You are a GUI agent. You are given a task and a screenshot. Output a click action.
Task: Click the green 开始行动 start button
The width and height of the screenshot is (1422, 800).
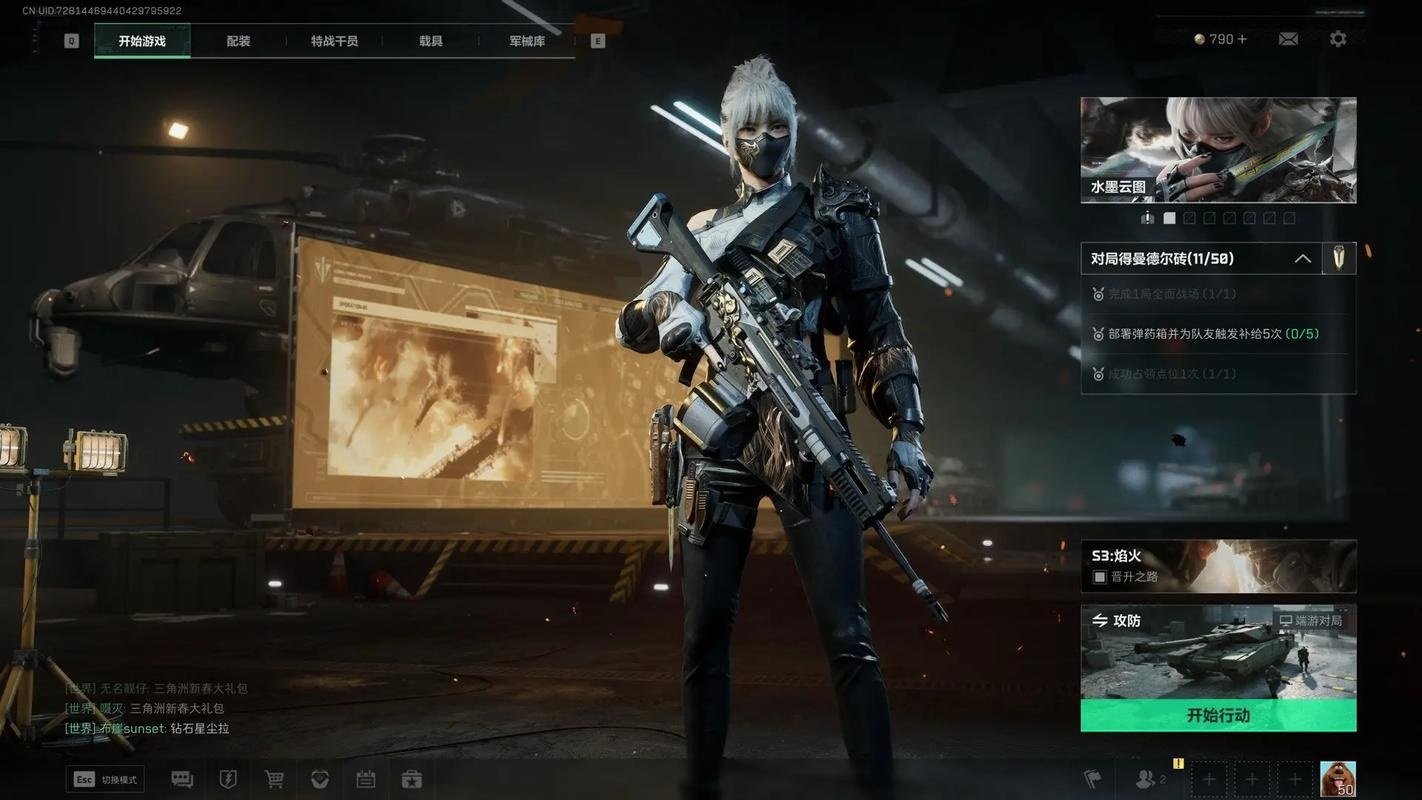[x=1218, y=716]
